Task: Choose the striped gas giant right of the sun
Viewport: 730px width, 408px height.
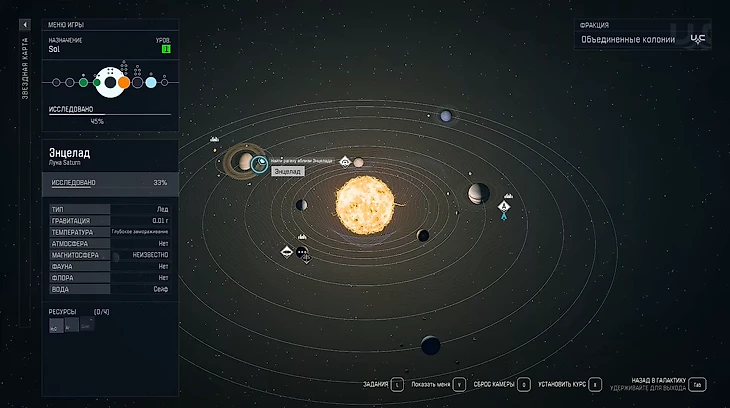Action: coord(478,192)
